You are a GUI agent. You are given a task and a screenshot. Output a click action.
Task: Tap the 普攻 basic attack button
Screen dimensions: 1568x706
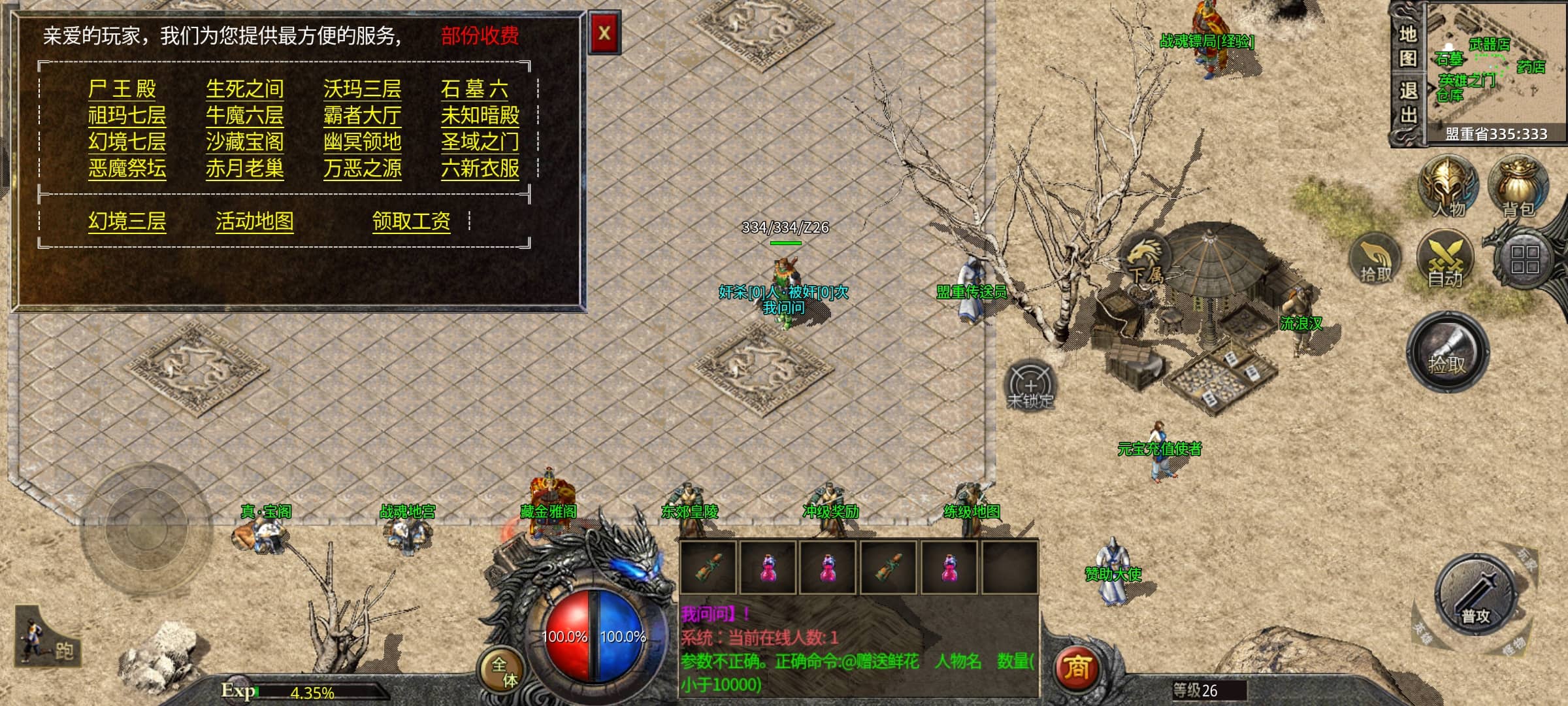pyautogui.click(x=1475, y=595)
